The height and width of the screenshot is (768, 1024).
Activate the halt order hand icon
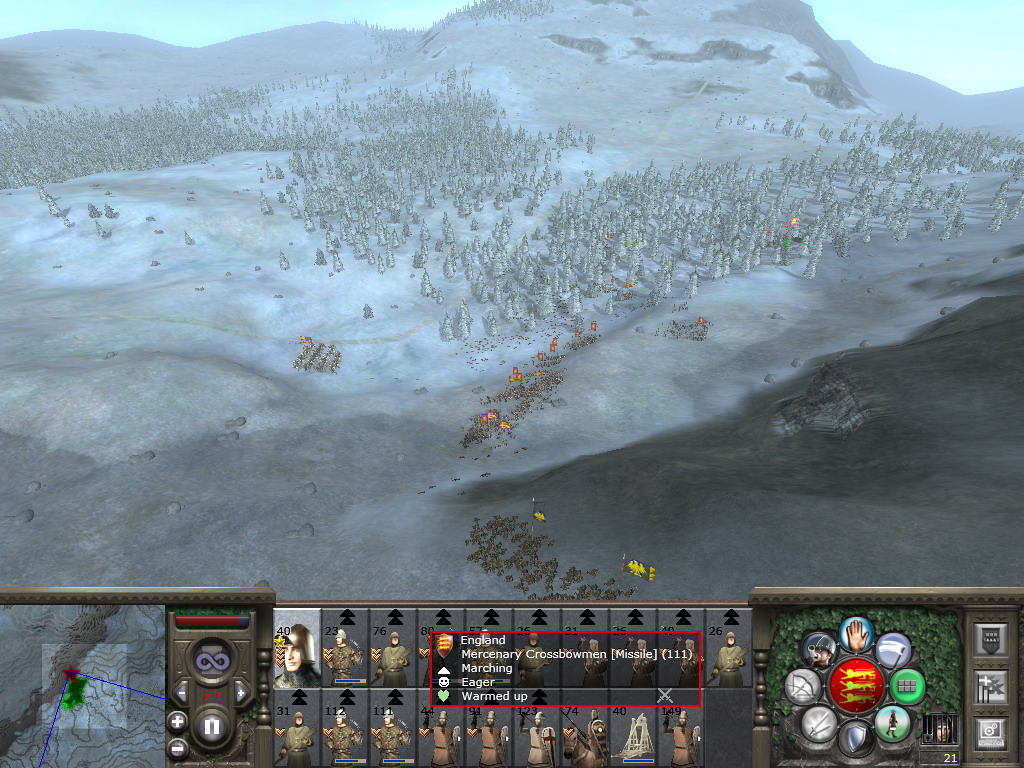(855, 633)
